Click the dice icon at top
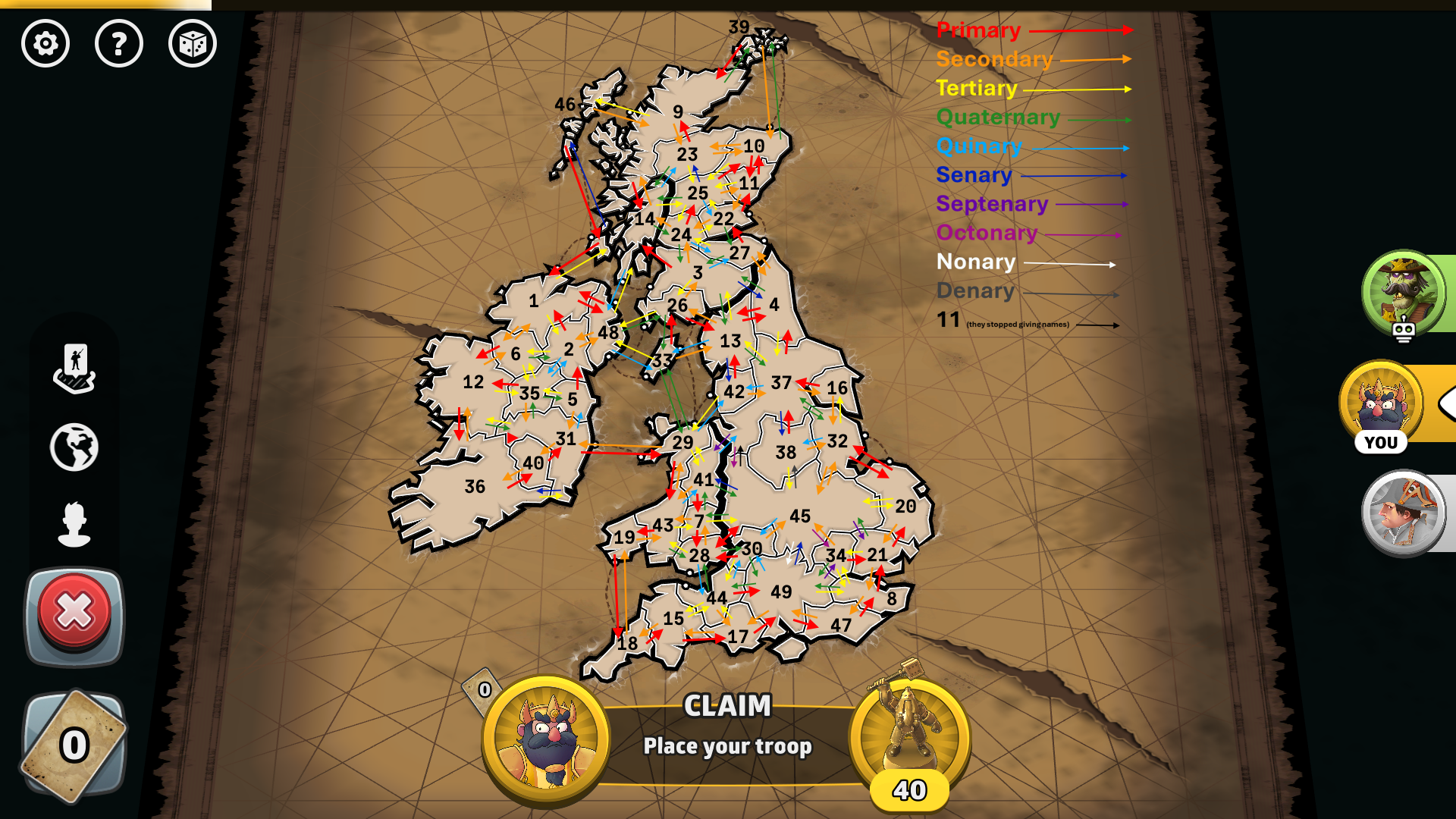 (193, 44)
